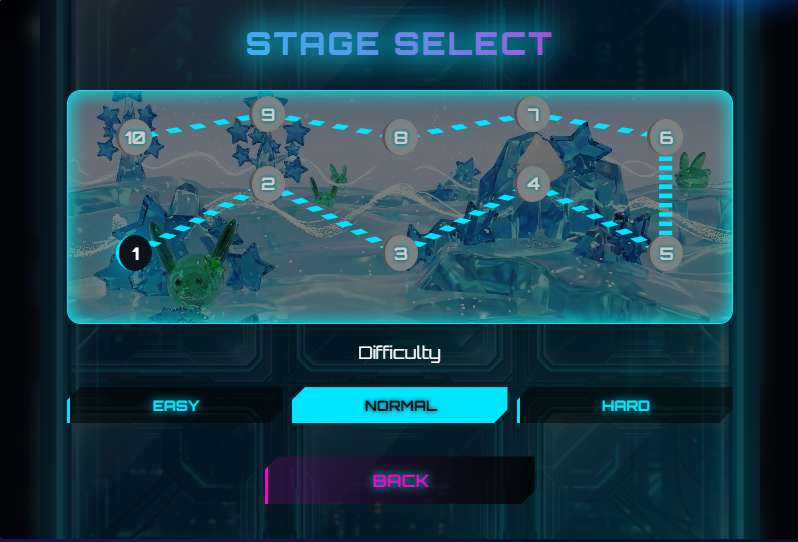Select stage 1 on the map
The image size is (798, 542).
(135, 253)
